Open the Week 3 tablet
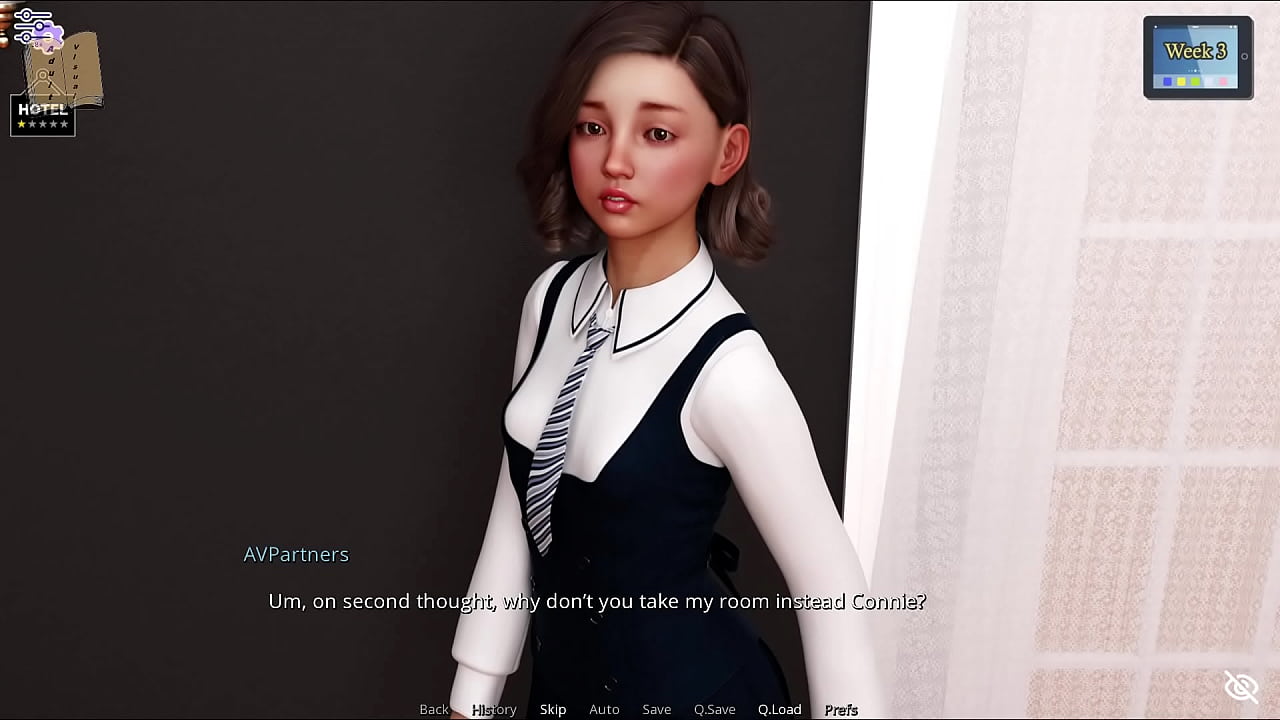The height and width of the screenshot is (720, 1280). (1197, 58)
